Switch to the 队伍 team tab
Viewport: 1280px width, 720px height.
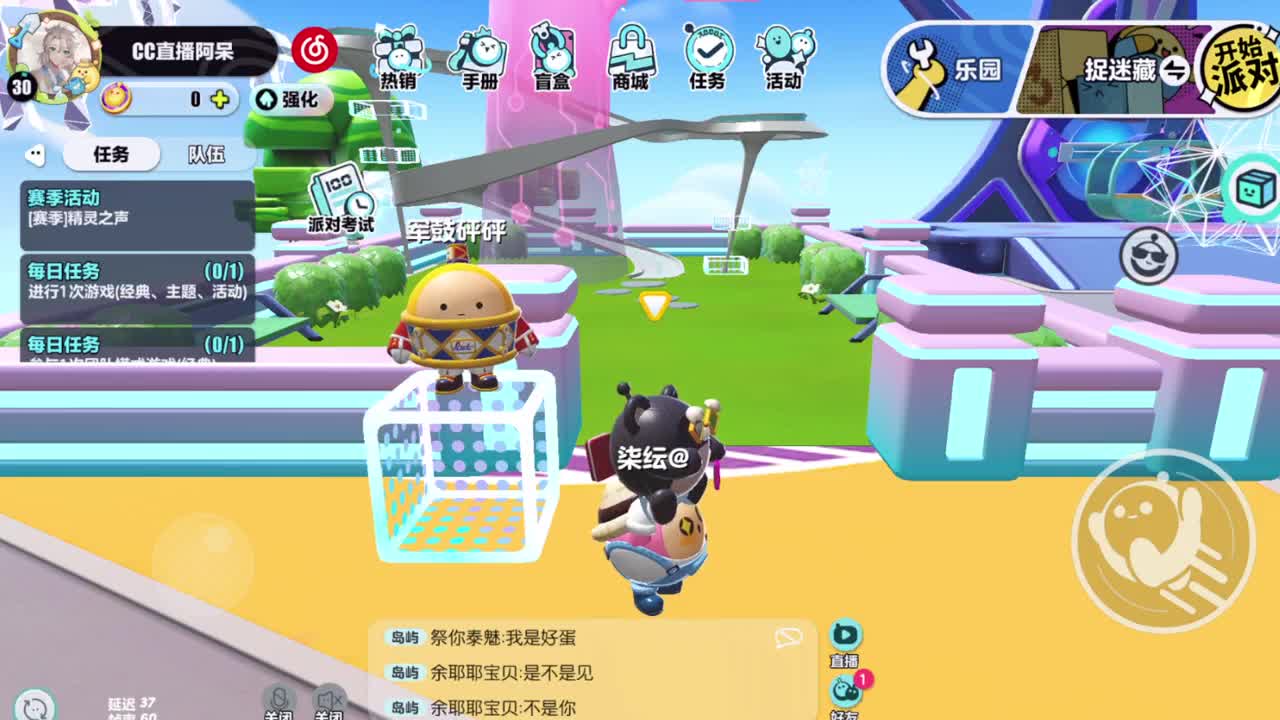click(204, 154)
